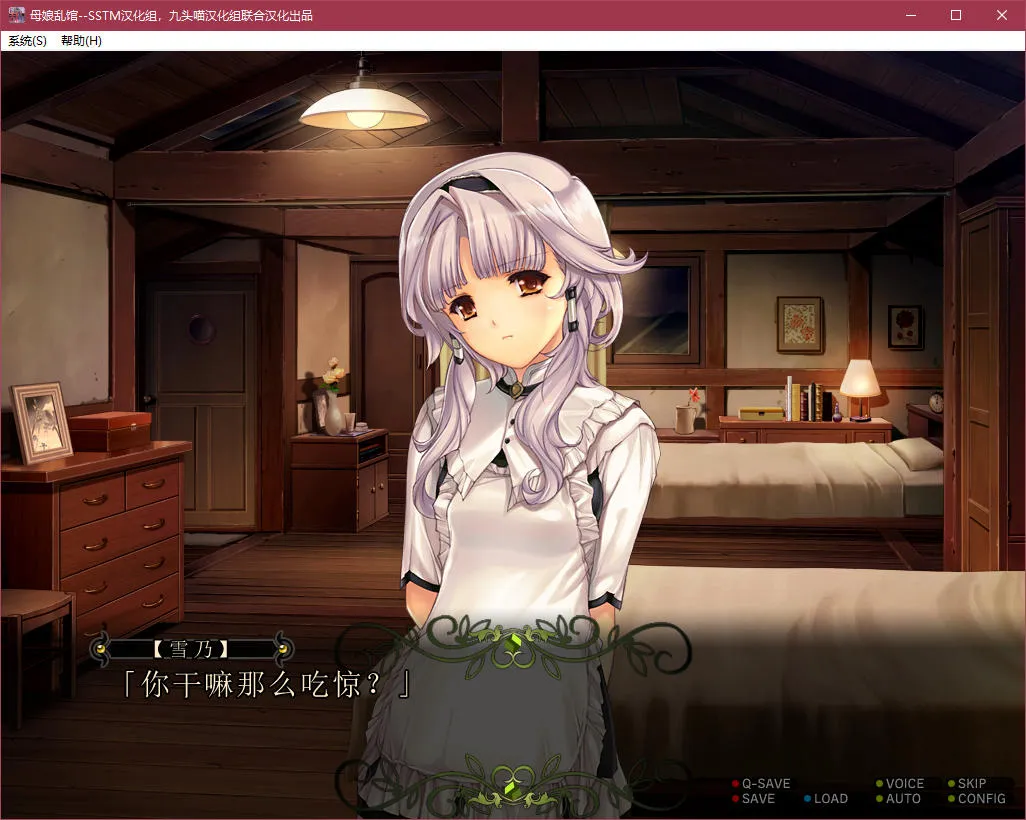The image size is (1026, 820).
Task: Open the CONFIG settings screen
Action: (x=981, y=799)
